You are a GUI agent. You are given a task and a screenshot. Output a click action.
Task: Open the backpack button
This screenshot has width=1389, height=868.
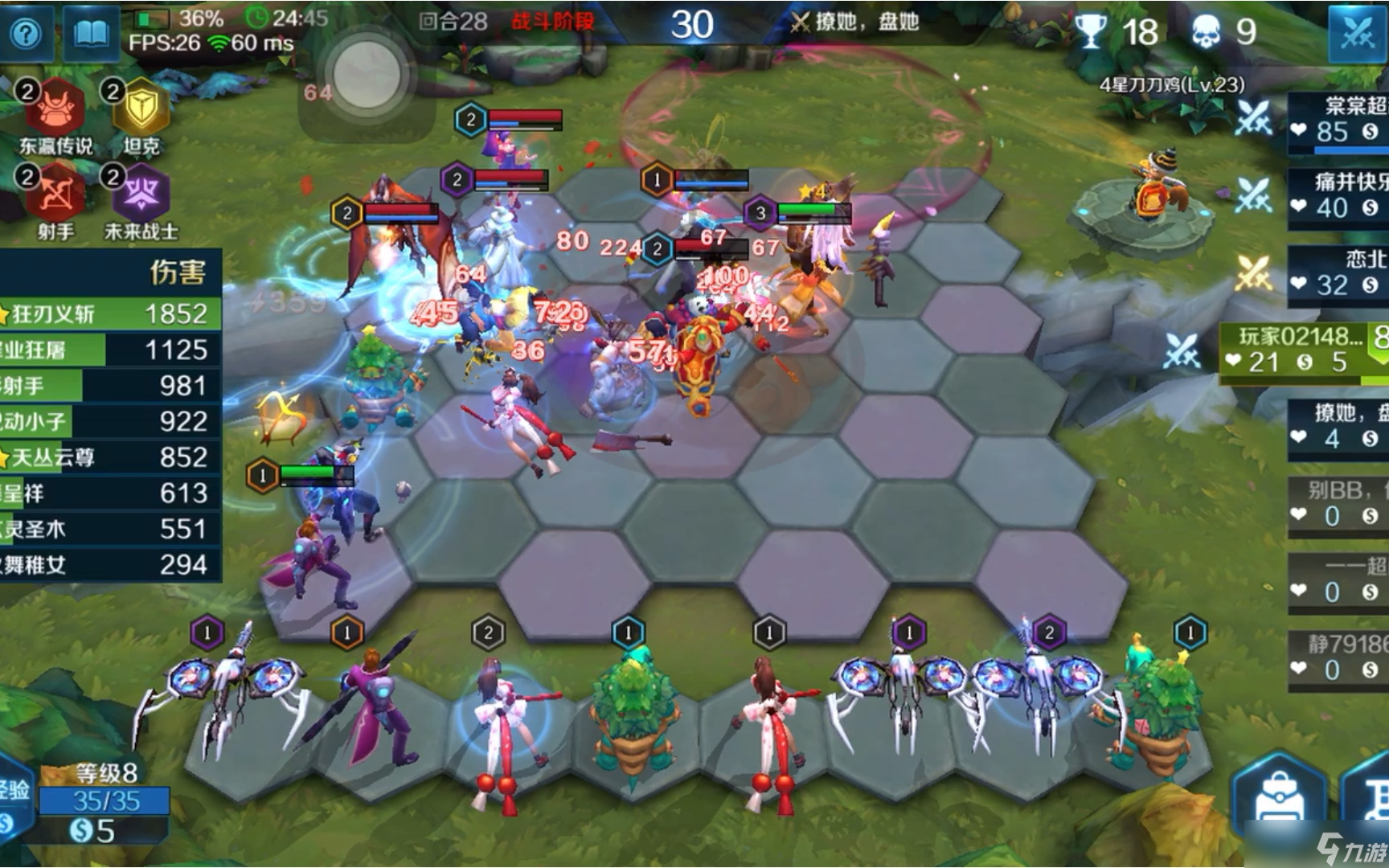[x=1278, y=794]
